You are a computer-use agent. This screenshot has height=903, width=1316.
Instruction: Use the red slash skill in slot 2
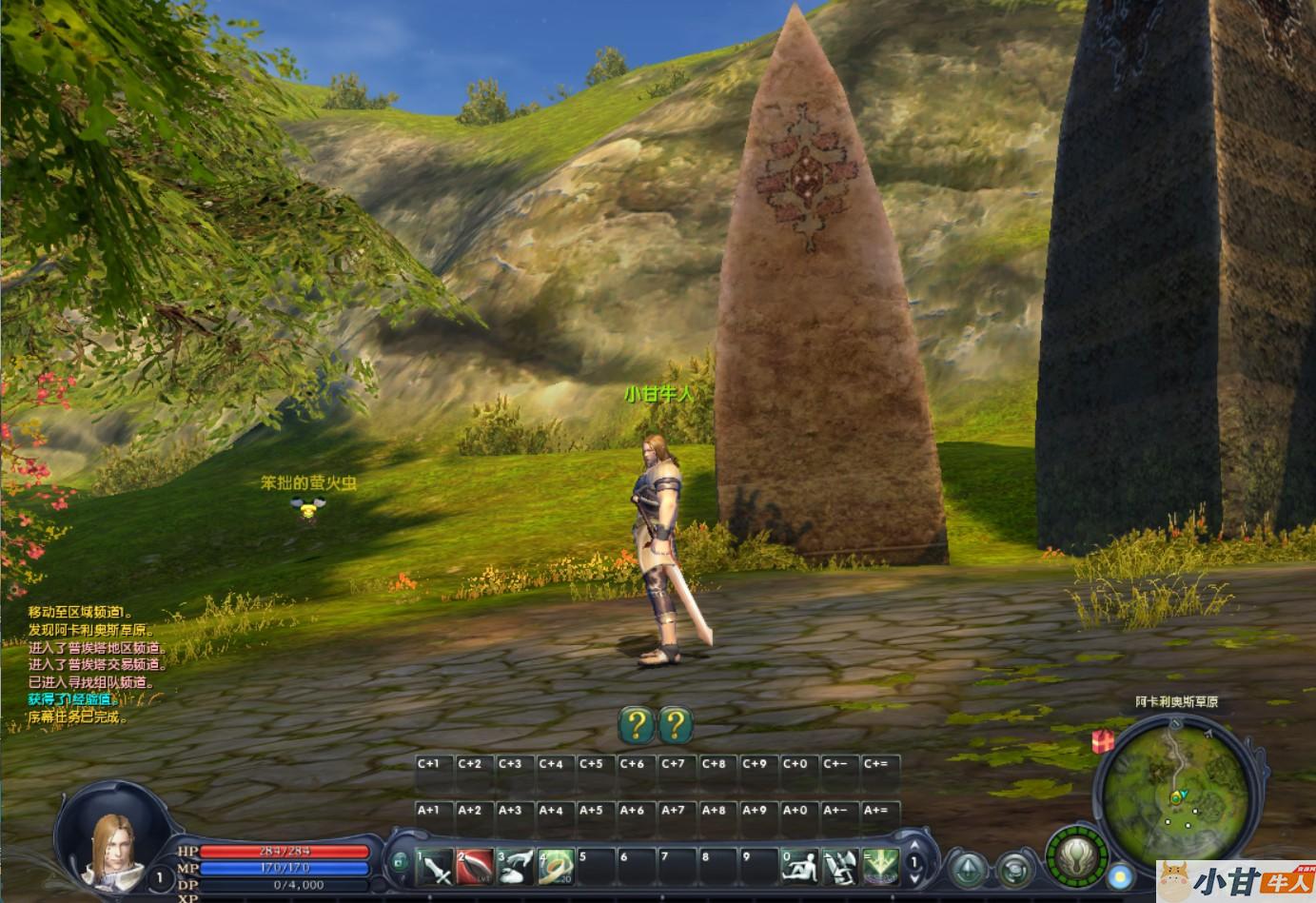[x=475, y=867]
